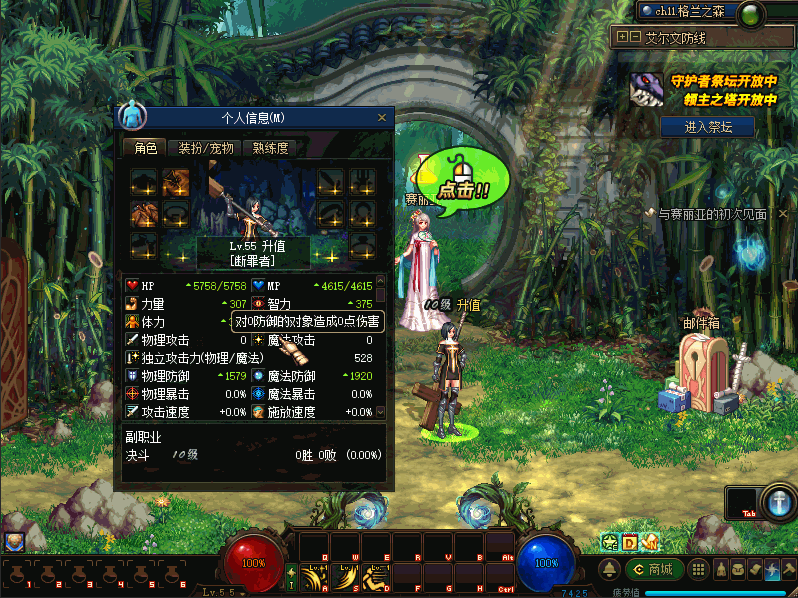Close the 个人信息 character window
Viewport: 798px width, 598px height.
(381, 118)
